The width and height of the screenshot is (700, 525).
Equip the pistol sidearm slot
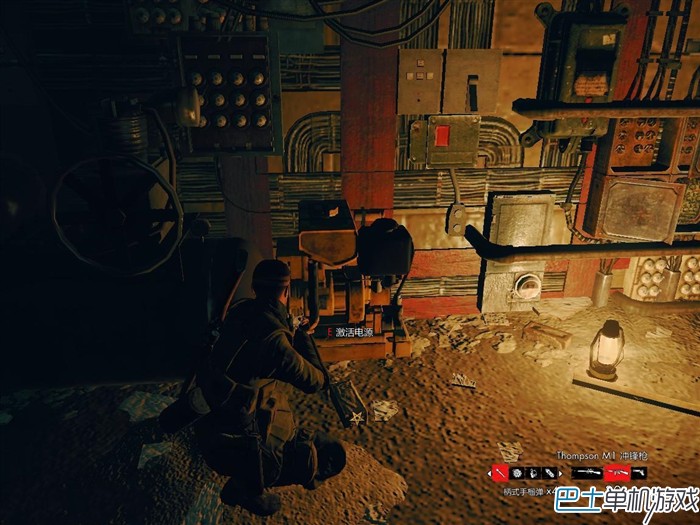pyautogui.click(x=640, y=473)
